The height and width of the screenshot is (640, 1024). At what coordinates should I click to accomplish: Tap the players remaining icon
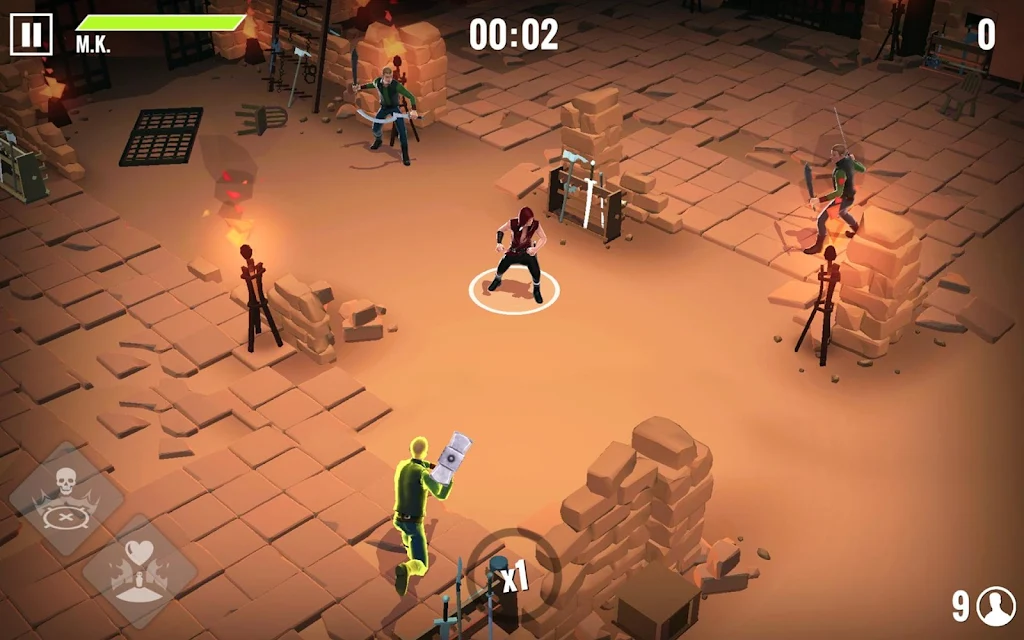(x=996, y=605)
